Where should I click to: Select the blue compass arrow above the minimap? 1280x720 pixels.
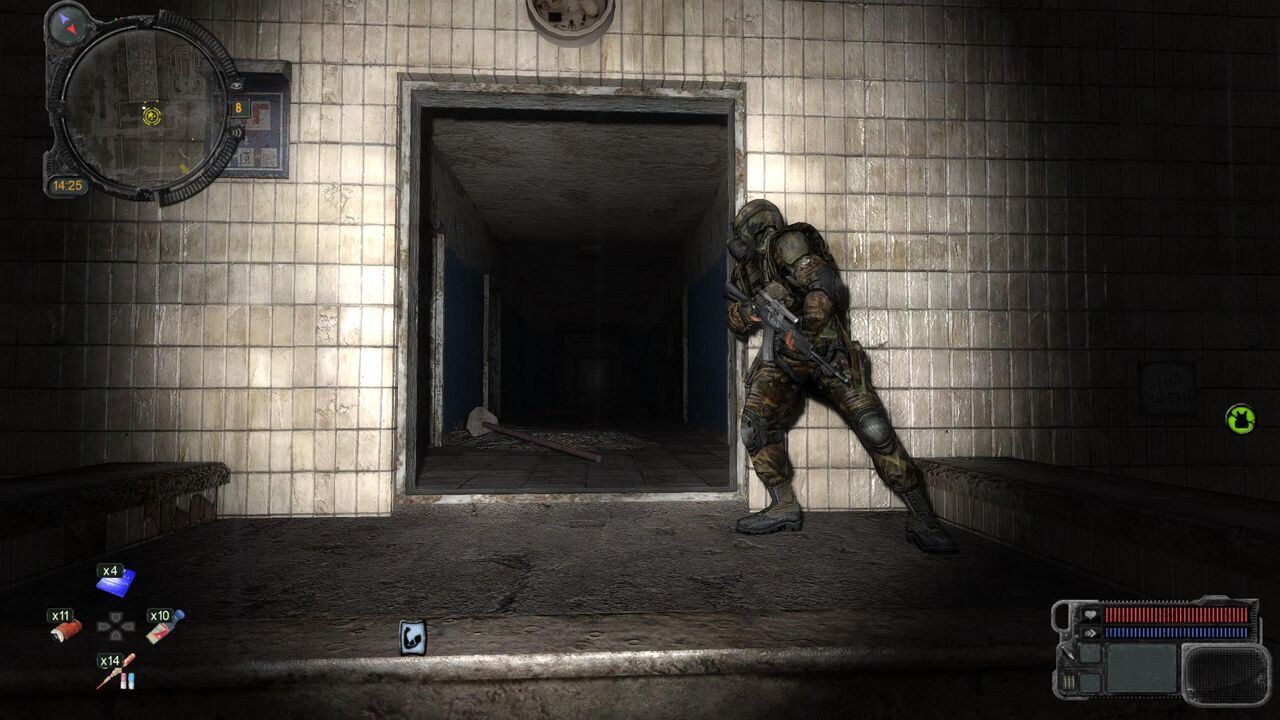click(x=64, y=18)
